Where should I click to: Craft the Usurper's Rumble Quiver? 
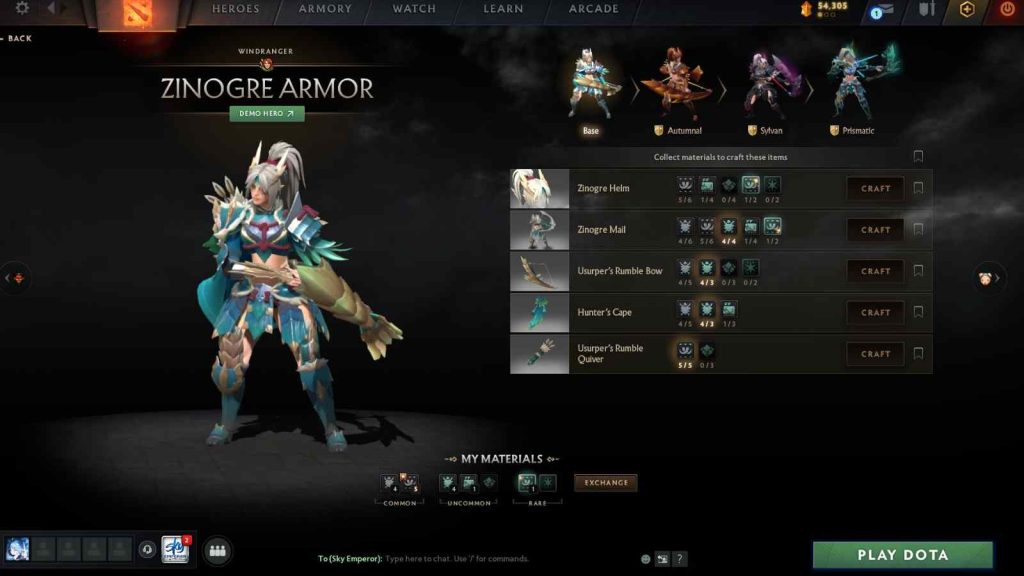(875, 353)
